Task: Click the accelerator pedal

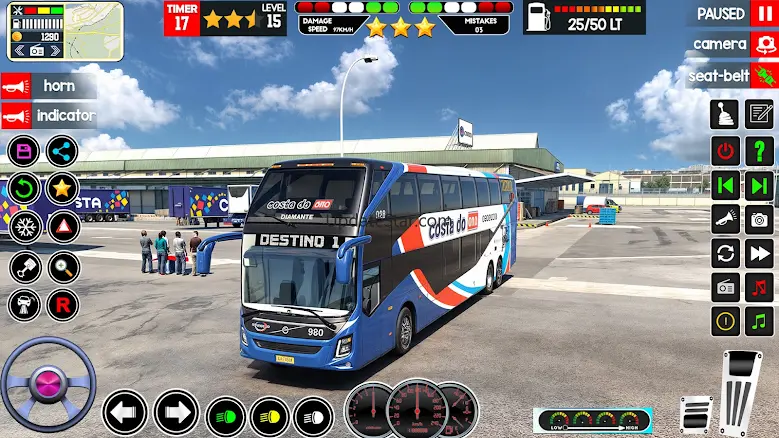Action: pyautogui.click(x=742, y=392)
